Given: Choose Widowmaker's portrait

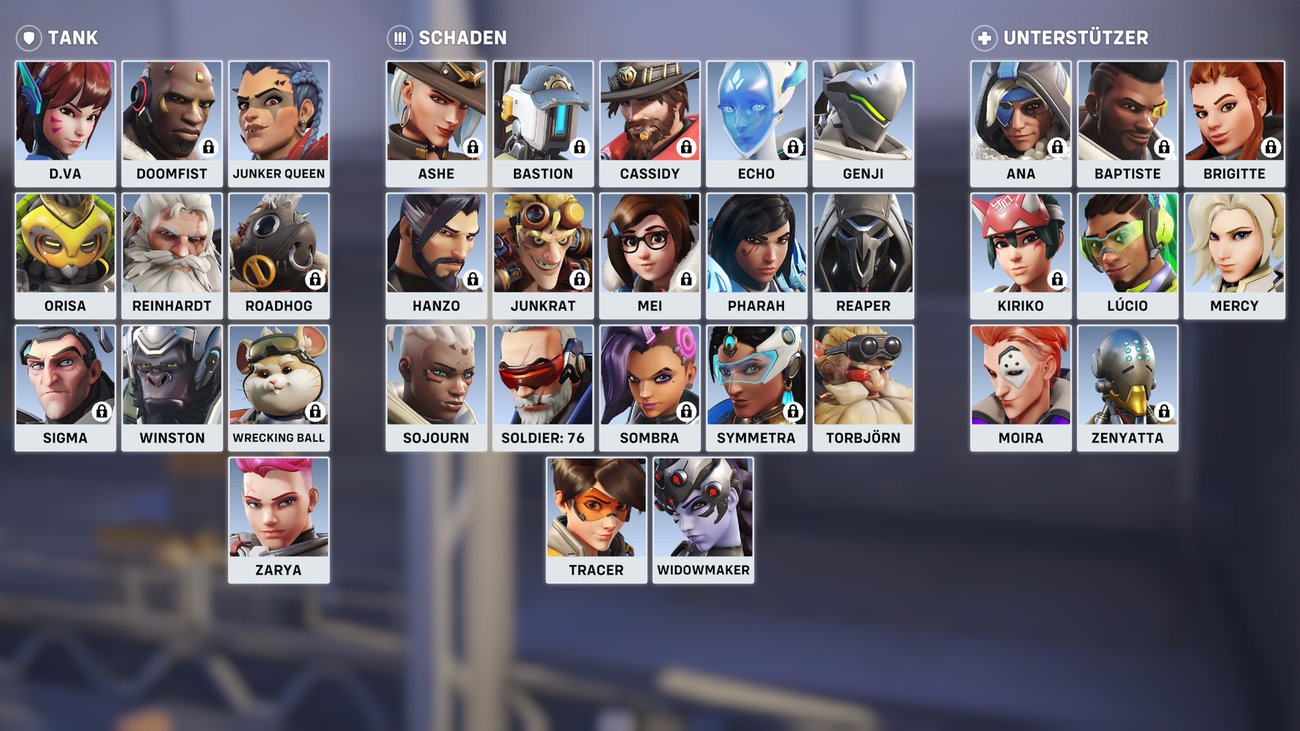Looking at the screenshot, I should pyautogui.click(x=703, y=508).
